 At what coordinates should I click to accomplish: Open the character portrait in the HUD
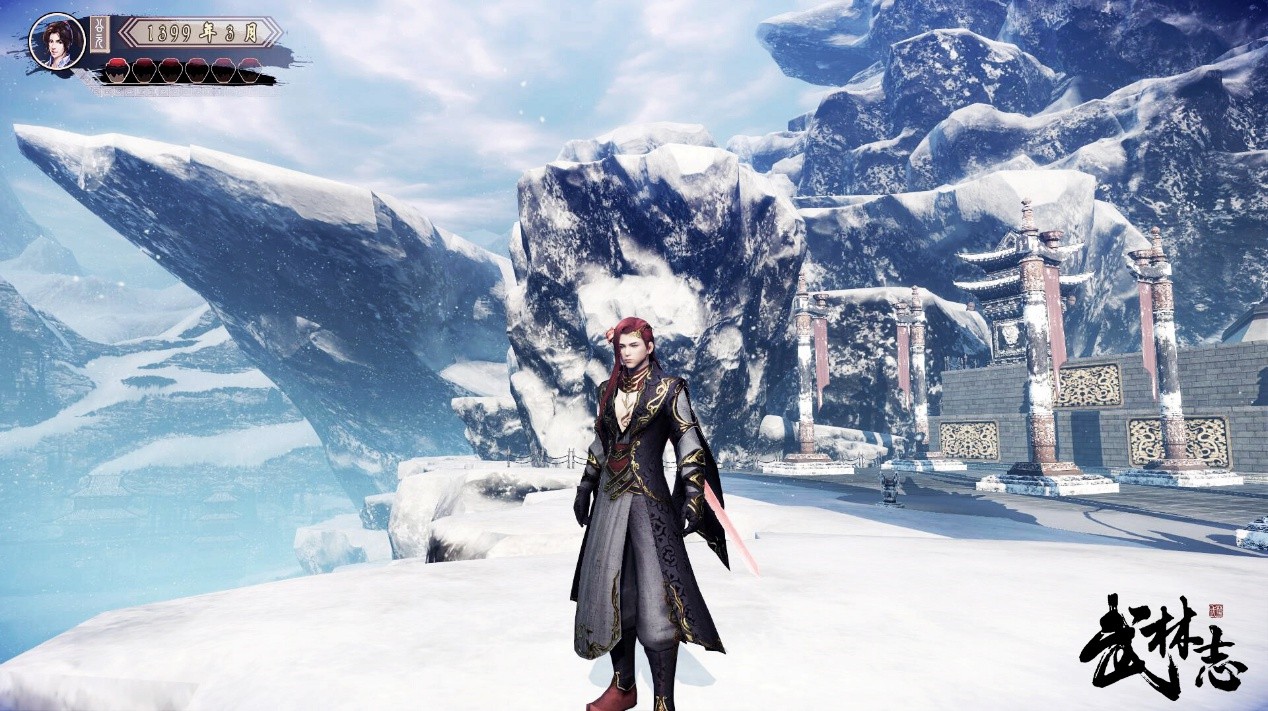click(56, 41)
